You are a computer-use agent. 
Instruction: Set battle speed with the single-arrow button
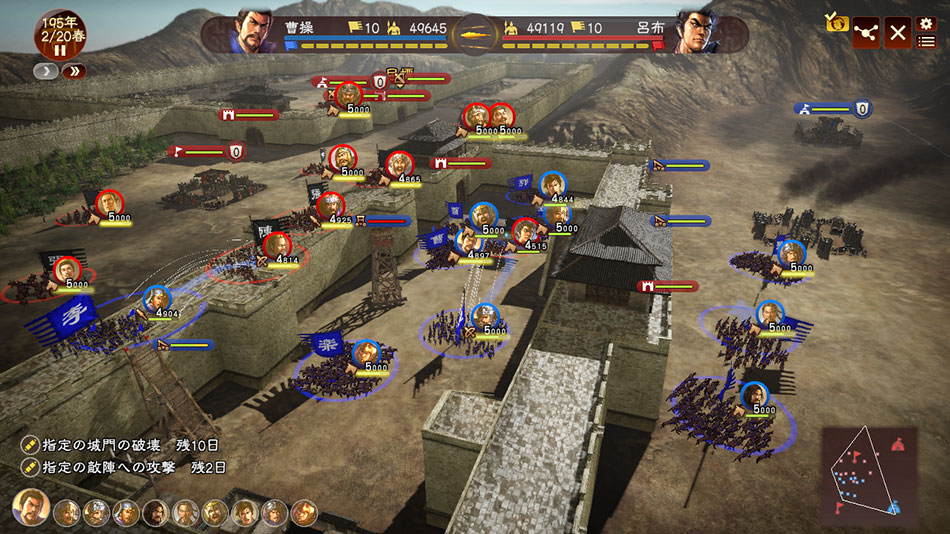point(47,71)
